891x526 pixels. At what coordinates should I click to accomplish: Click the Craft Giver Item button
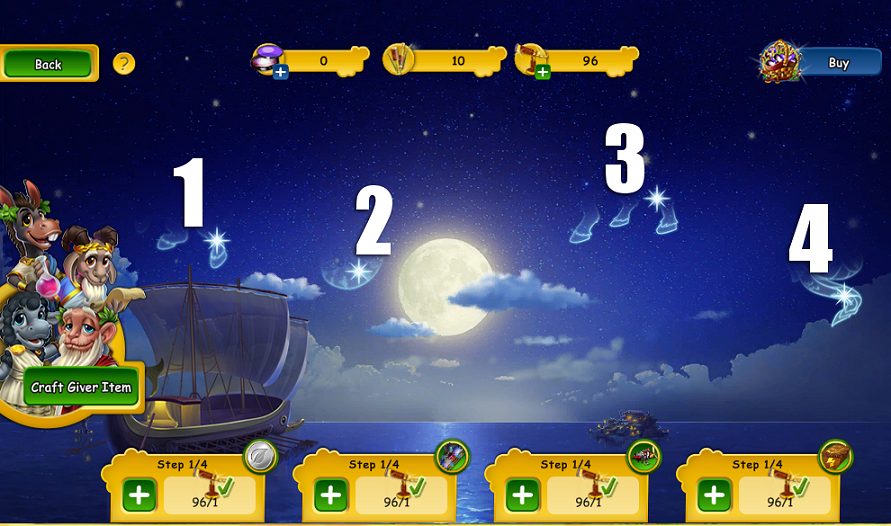[81, 387]
